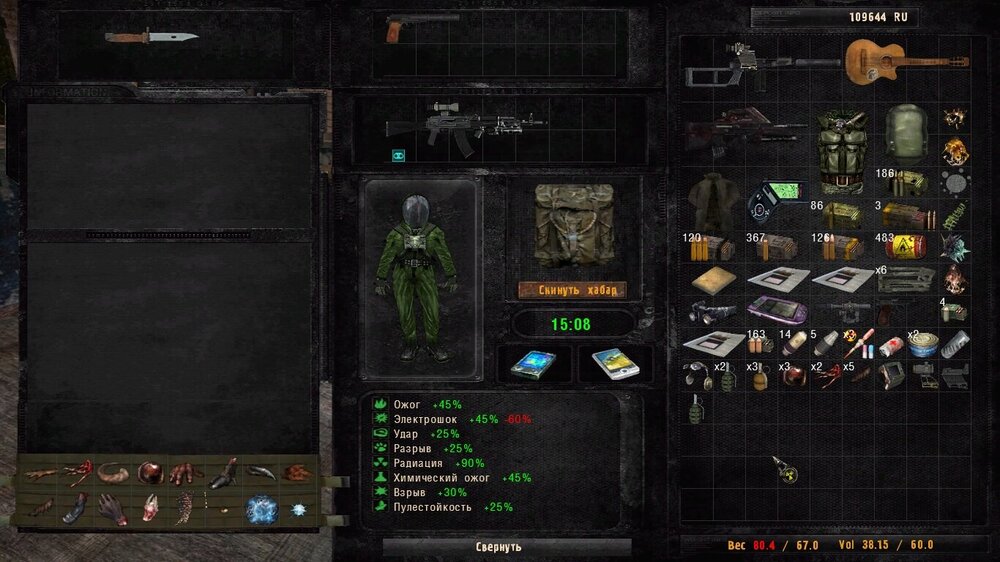Select the lone grenade in the inventory
Image resolution: width=1000 pixels, height=562 pixels.
pos(696,409)
